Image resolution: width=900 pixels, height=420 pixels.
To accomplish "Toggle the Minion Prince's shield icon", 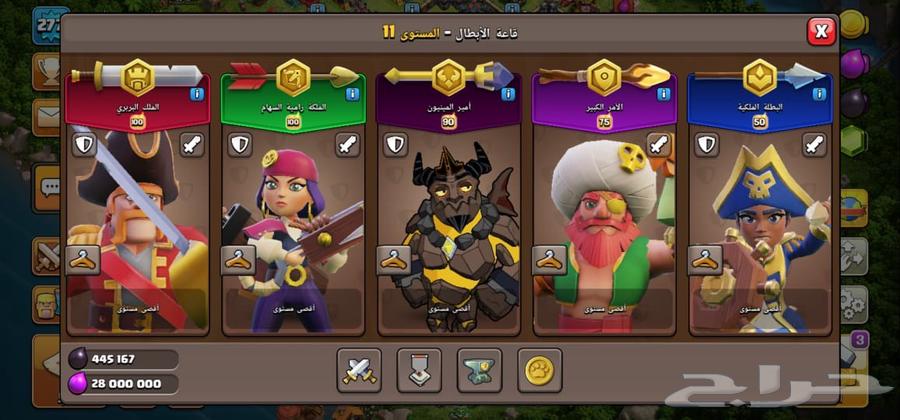I will tap(396, 145).
